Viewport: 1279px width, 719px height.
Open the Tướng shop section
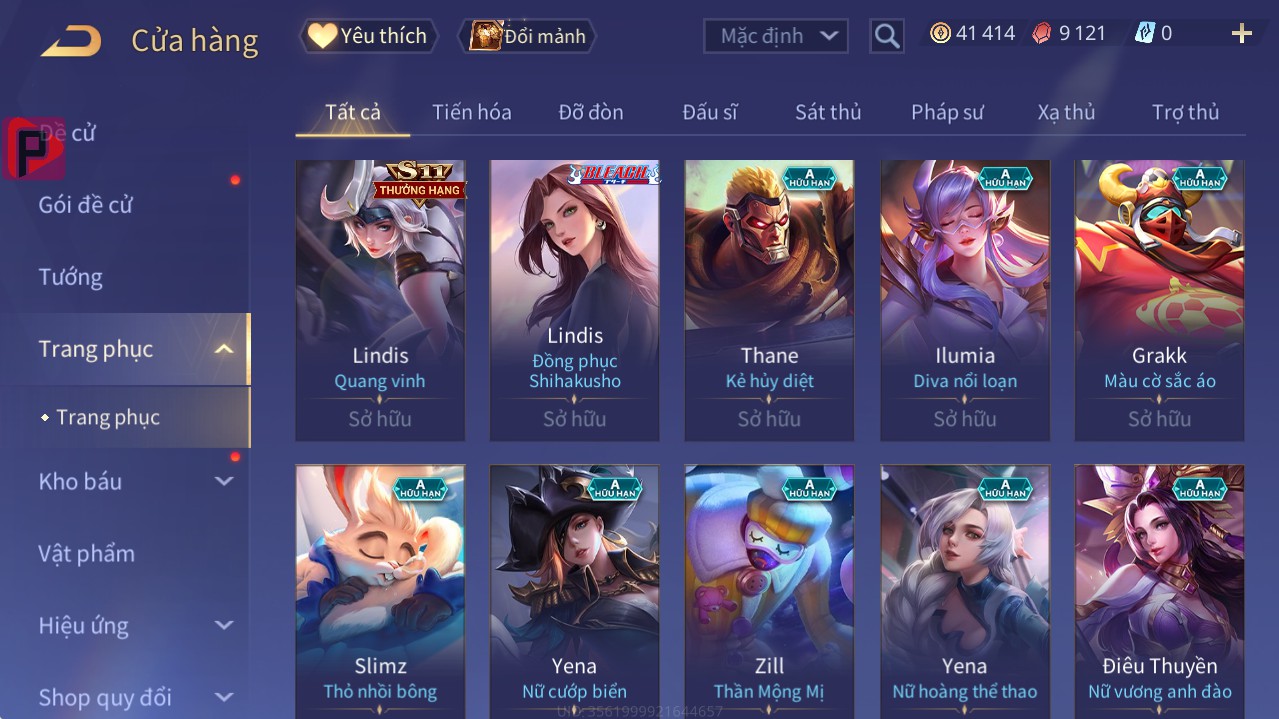71,277
